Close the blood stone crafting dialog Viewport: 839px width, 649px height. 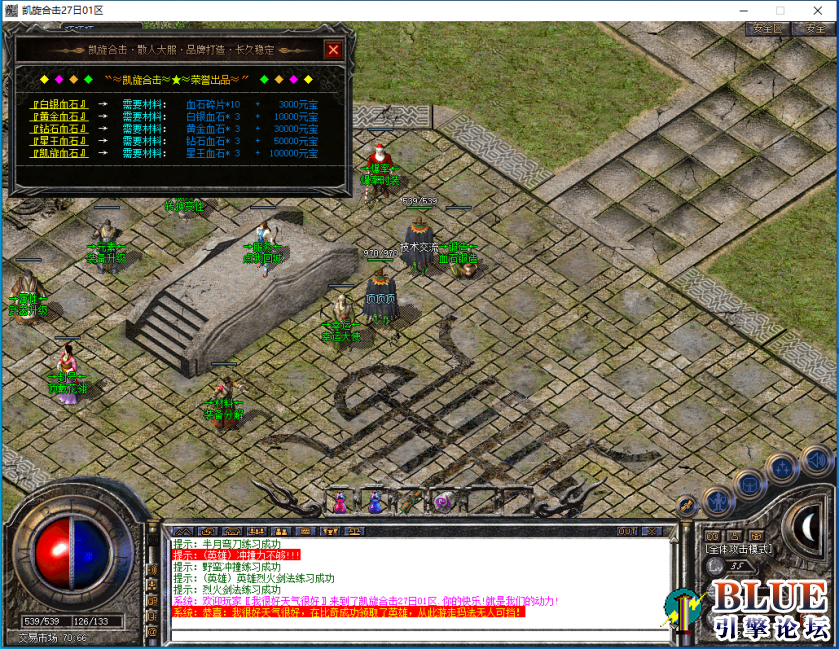[x=333, y=50]
